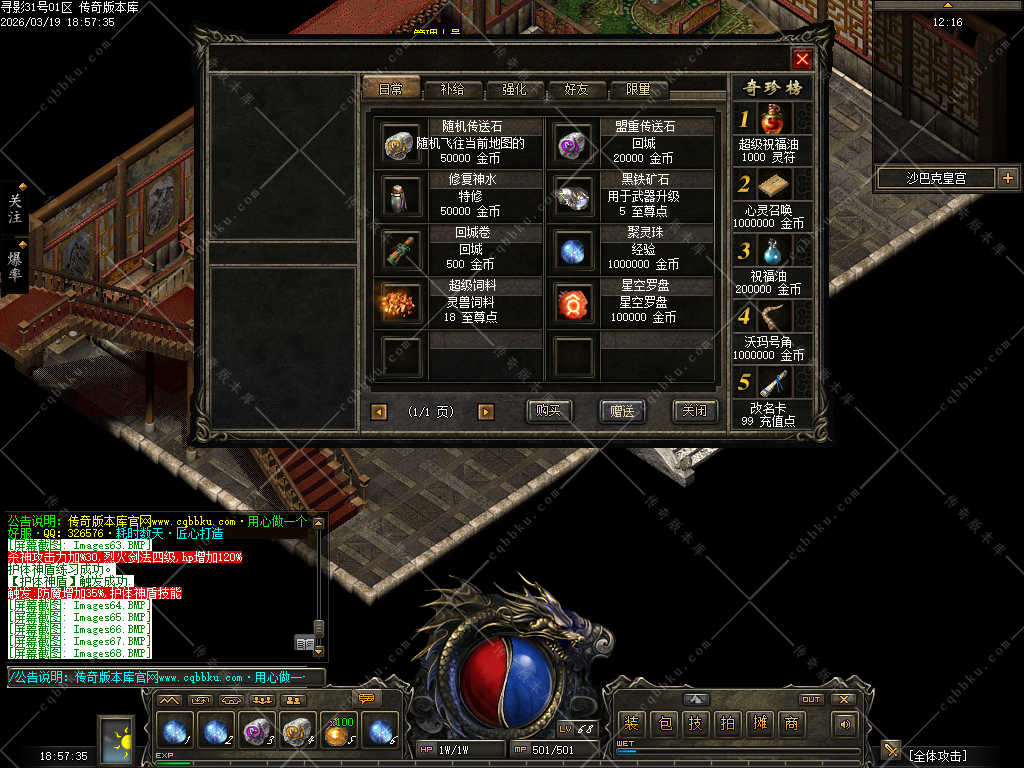Pick the 黑铁矿石 ore item

click(x=574, y=196)
